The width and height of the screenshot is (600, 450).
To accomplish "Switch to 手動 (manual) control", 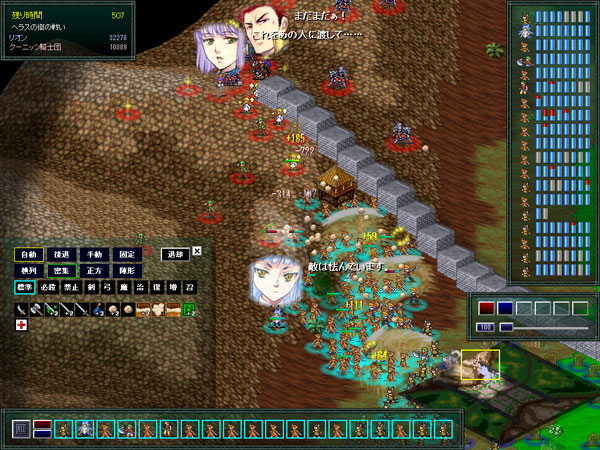I will 94,254.
